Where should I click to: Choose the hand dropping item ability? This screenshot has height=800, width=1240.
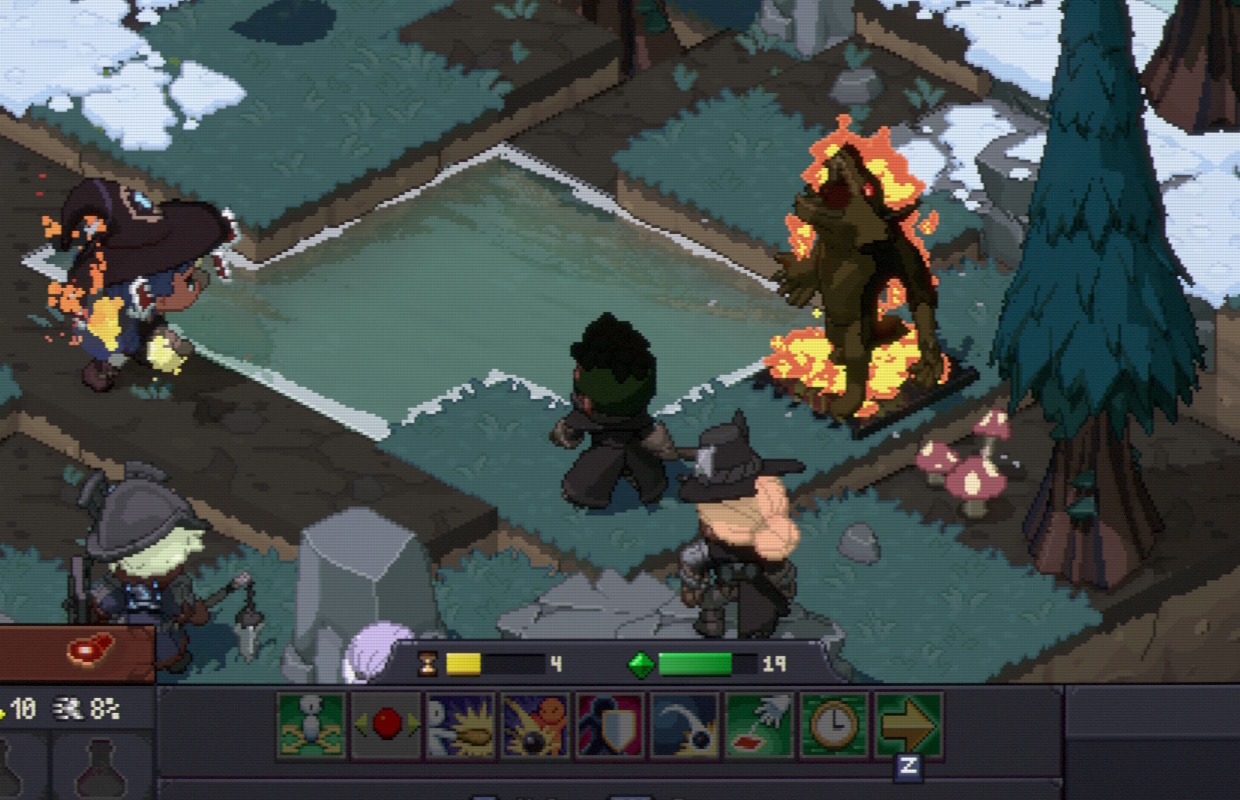click(x=760, y=725)
